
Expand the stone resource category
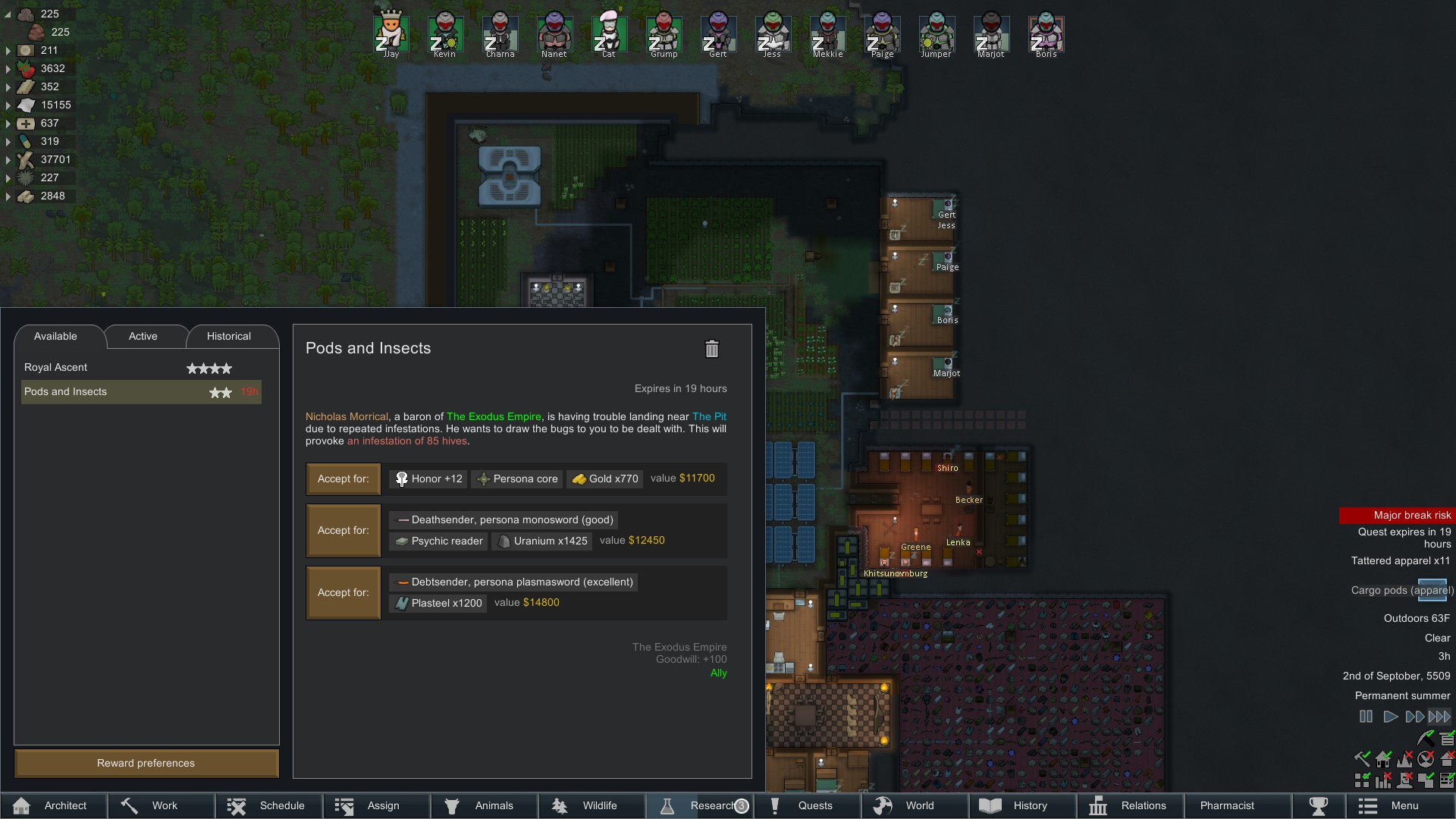pos(7,196)
